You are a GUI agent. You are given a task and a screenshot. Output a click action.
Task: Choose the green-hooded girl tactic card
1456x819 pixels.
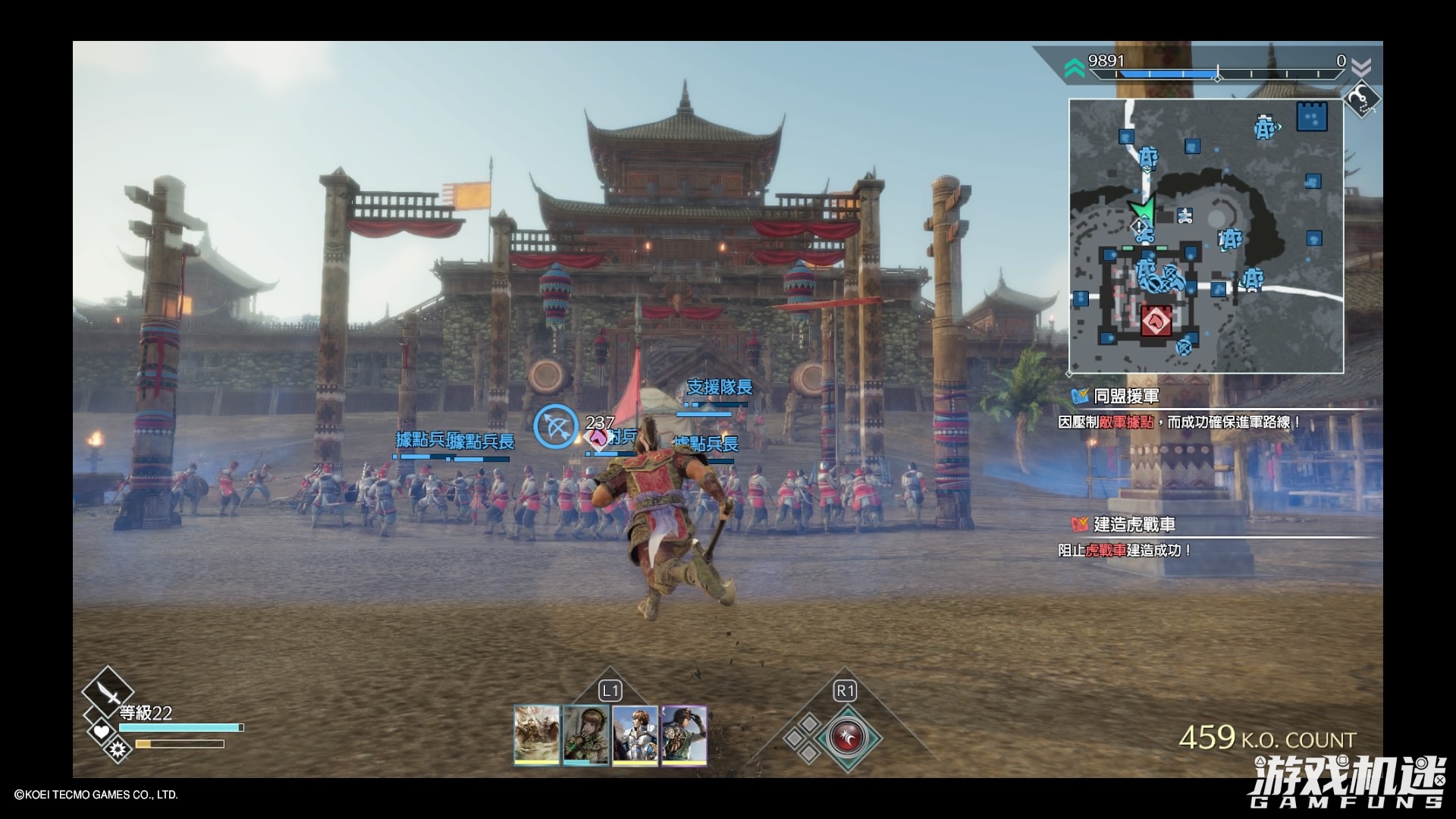[586, 734]
